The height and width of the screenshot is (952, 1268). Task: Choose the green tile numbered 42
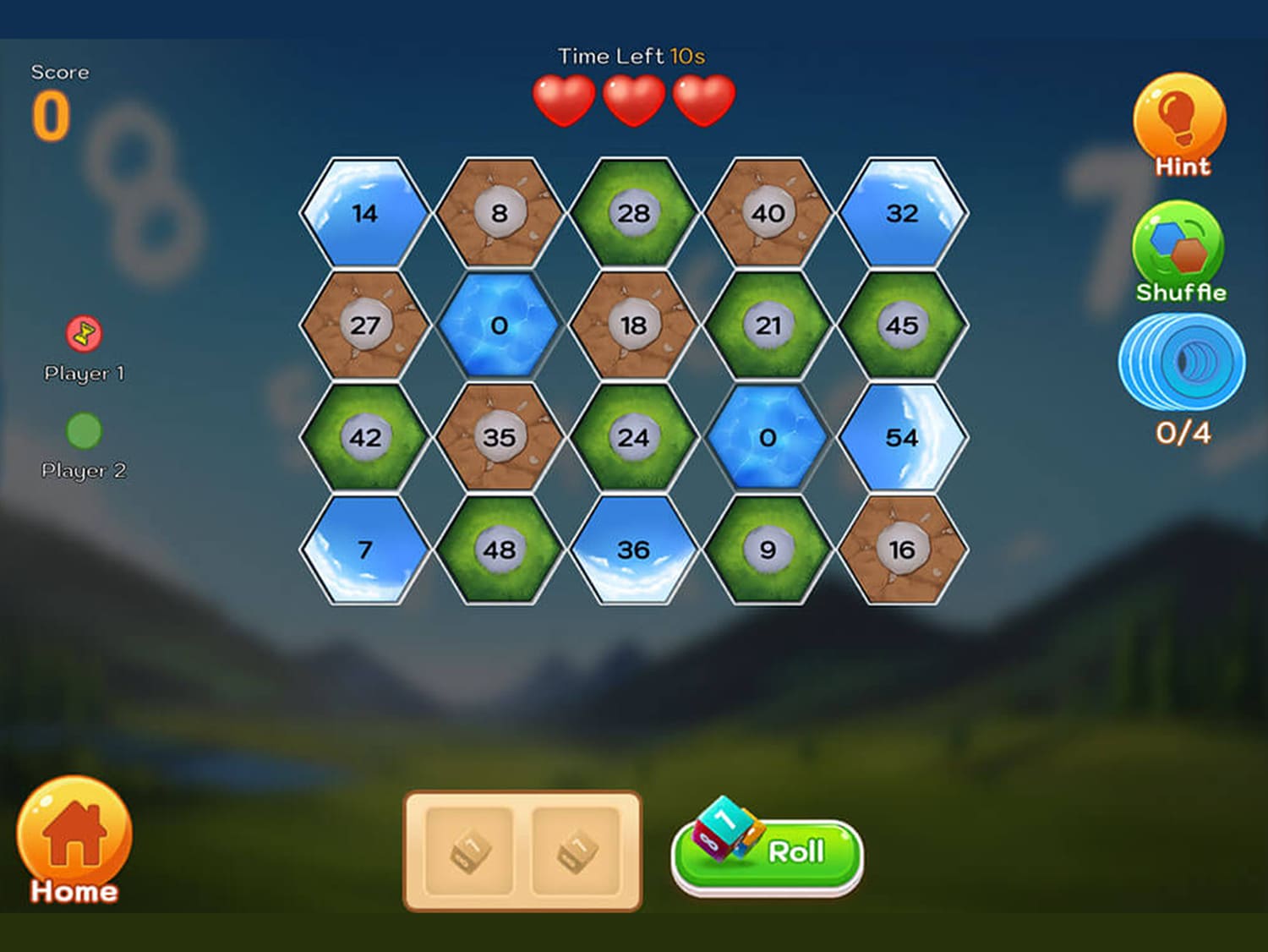pos(365,437)
